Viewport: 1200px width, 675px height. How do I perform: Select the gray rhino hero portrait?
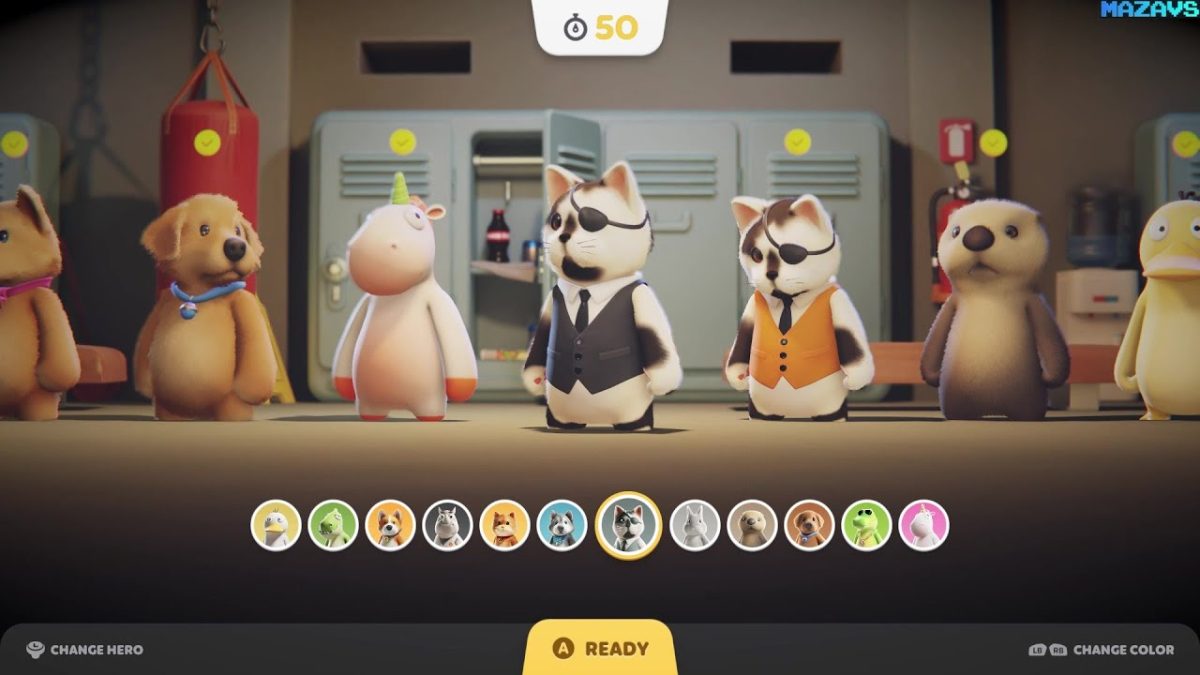(447, 525)
